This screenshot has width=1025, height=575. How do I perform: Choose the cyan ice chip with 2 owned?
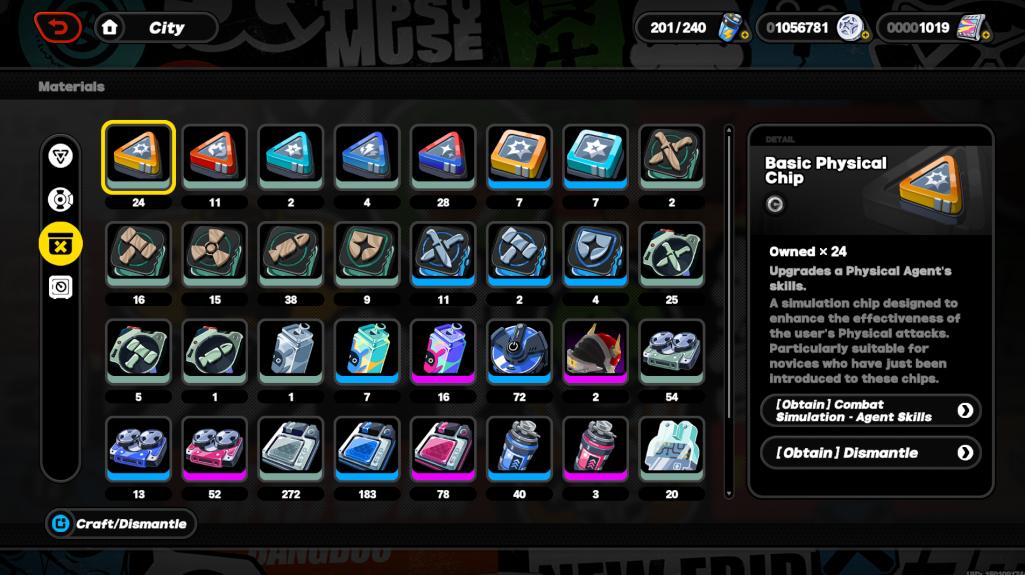[x=291, y=158]
